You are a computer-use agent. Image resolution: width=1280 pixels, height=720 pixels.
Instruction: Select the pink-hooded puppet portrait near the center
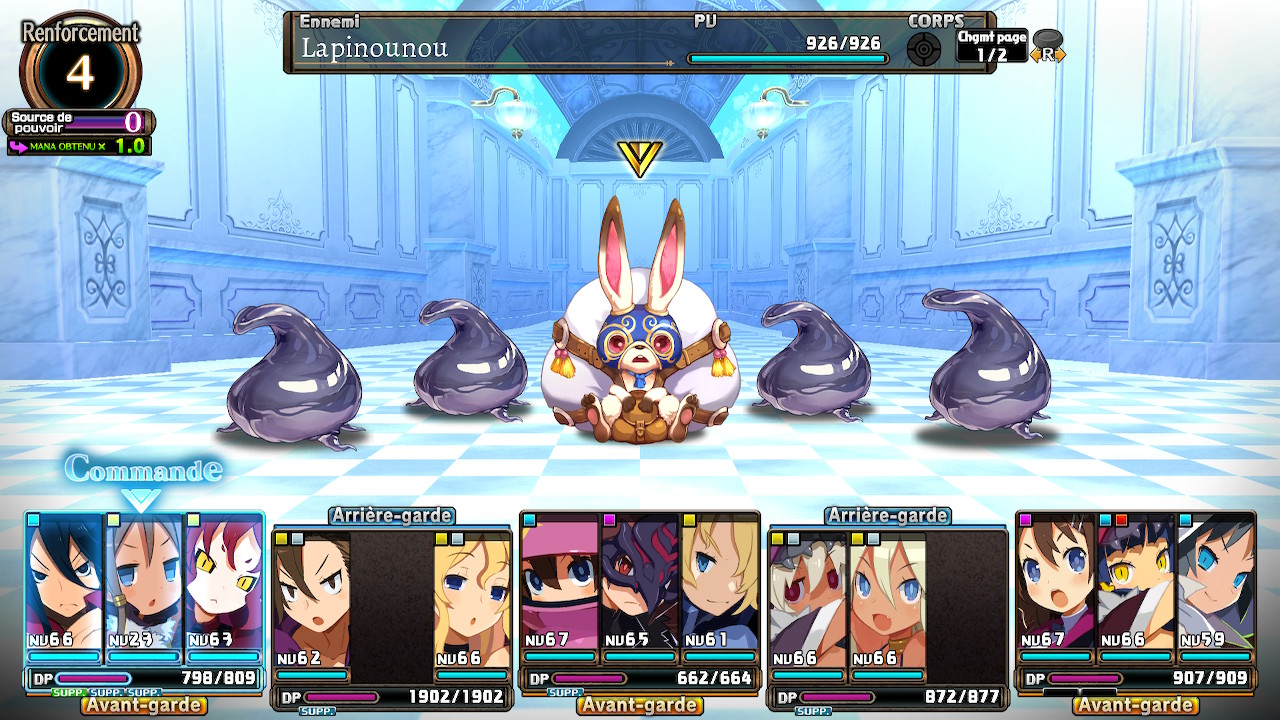coord(560,580)
